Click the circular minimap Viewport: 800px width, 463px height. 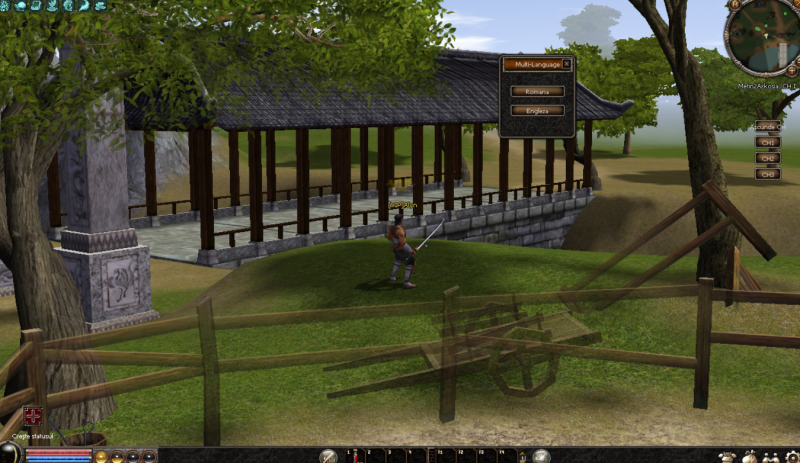[762, 38]
